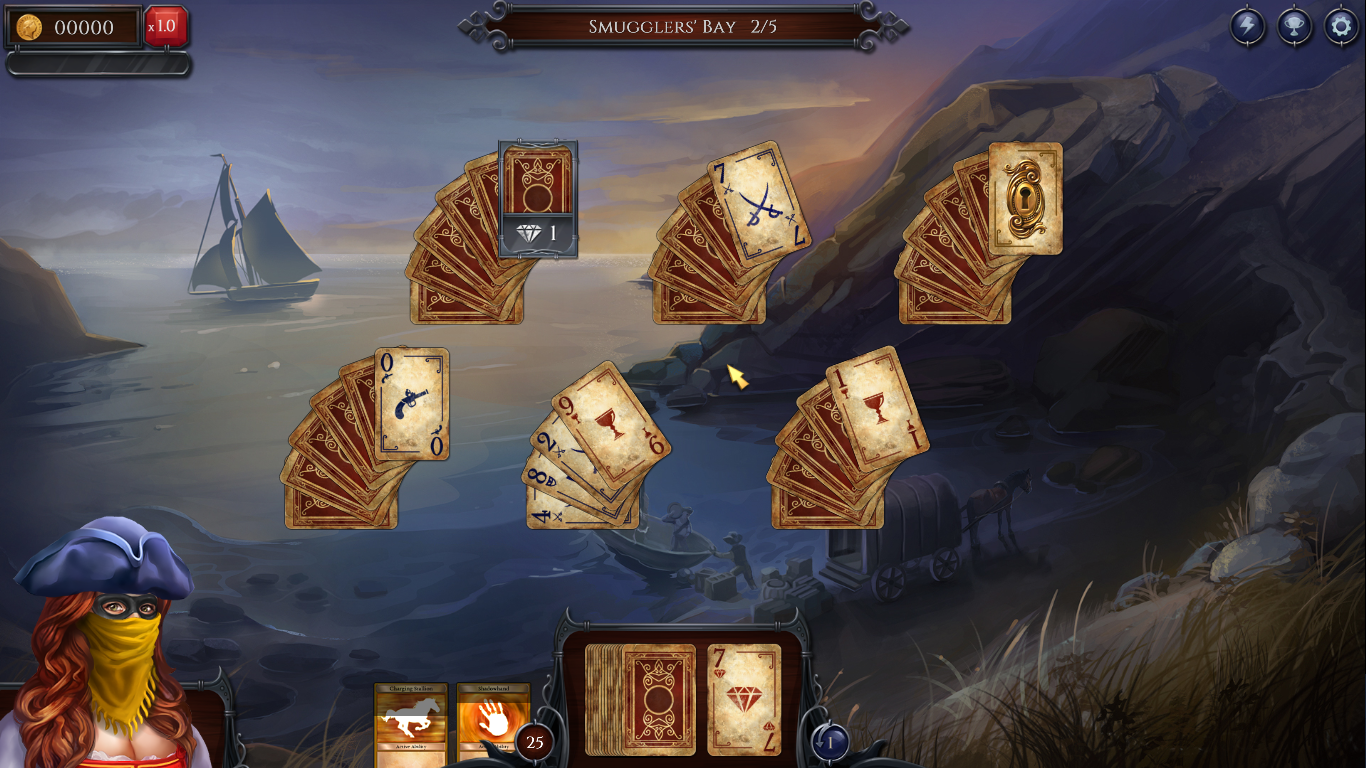Viewport: 1366px width, 768px height.
Task: Activate the Charging Stallion ability card
Action: point(410,722)
